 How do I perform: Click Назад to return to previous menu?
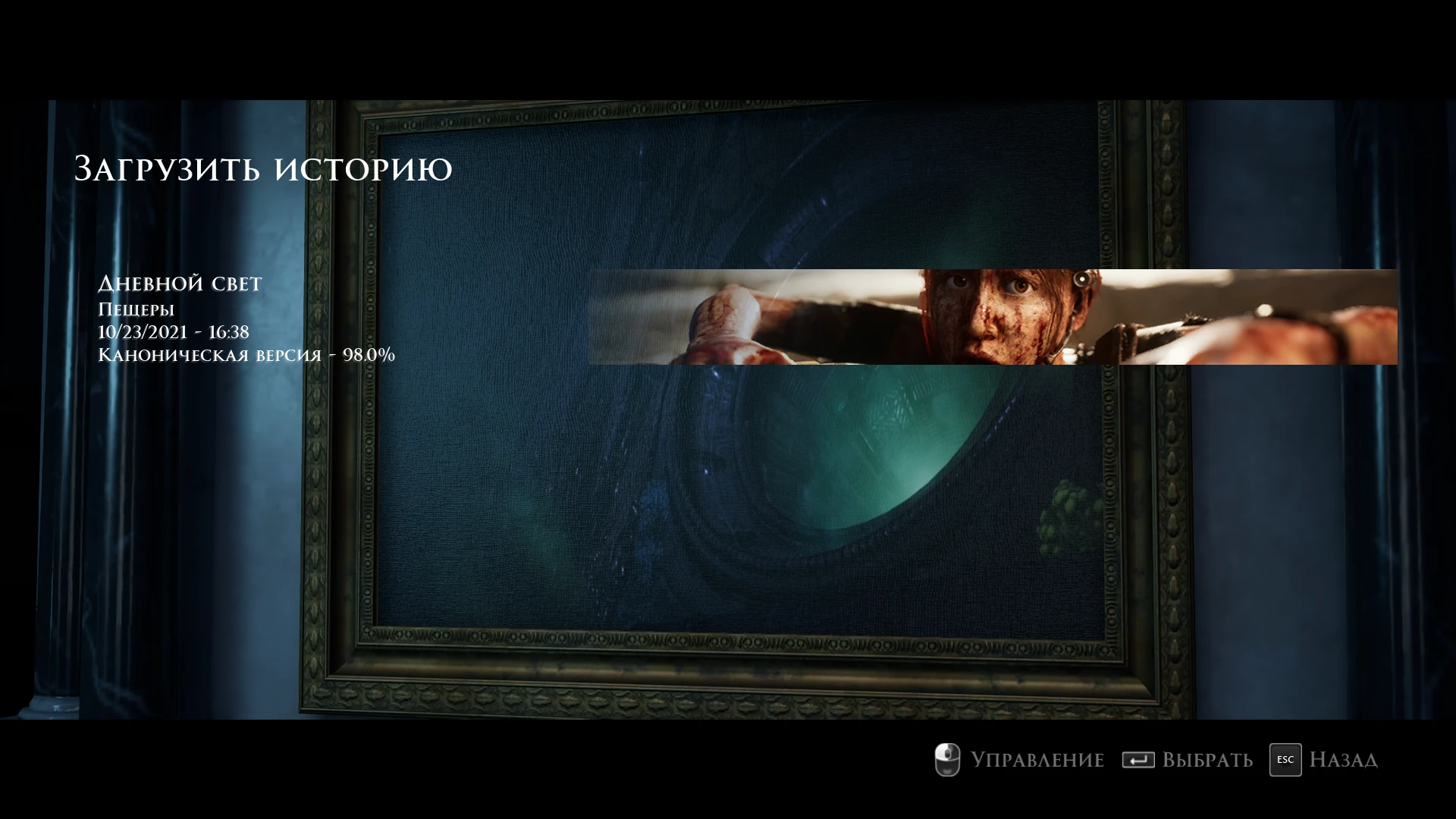pyautogui.click(x=1344, y=759)
